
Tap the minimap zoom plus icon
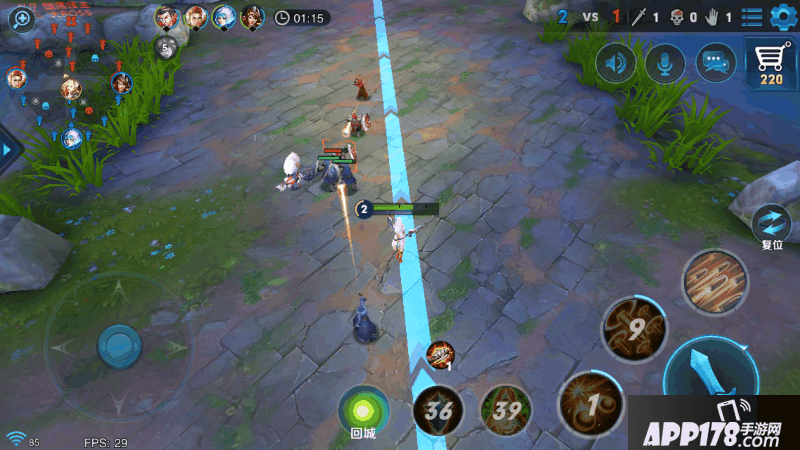point(22,19)
